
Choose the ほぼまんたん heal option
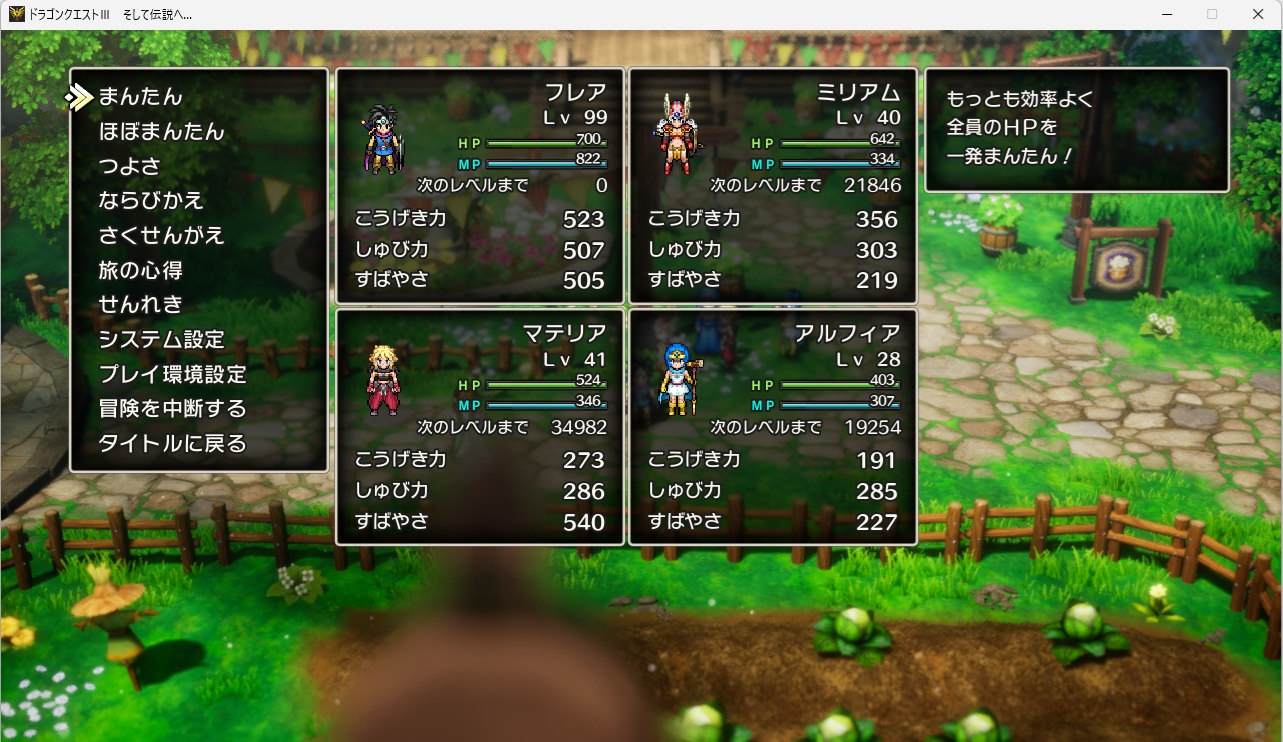(x=161, y=132)
